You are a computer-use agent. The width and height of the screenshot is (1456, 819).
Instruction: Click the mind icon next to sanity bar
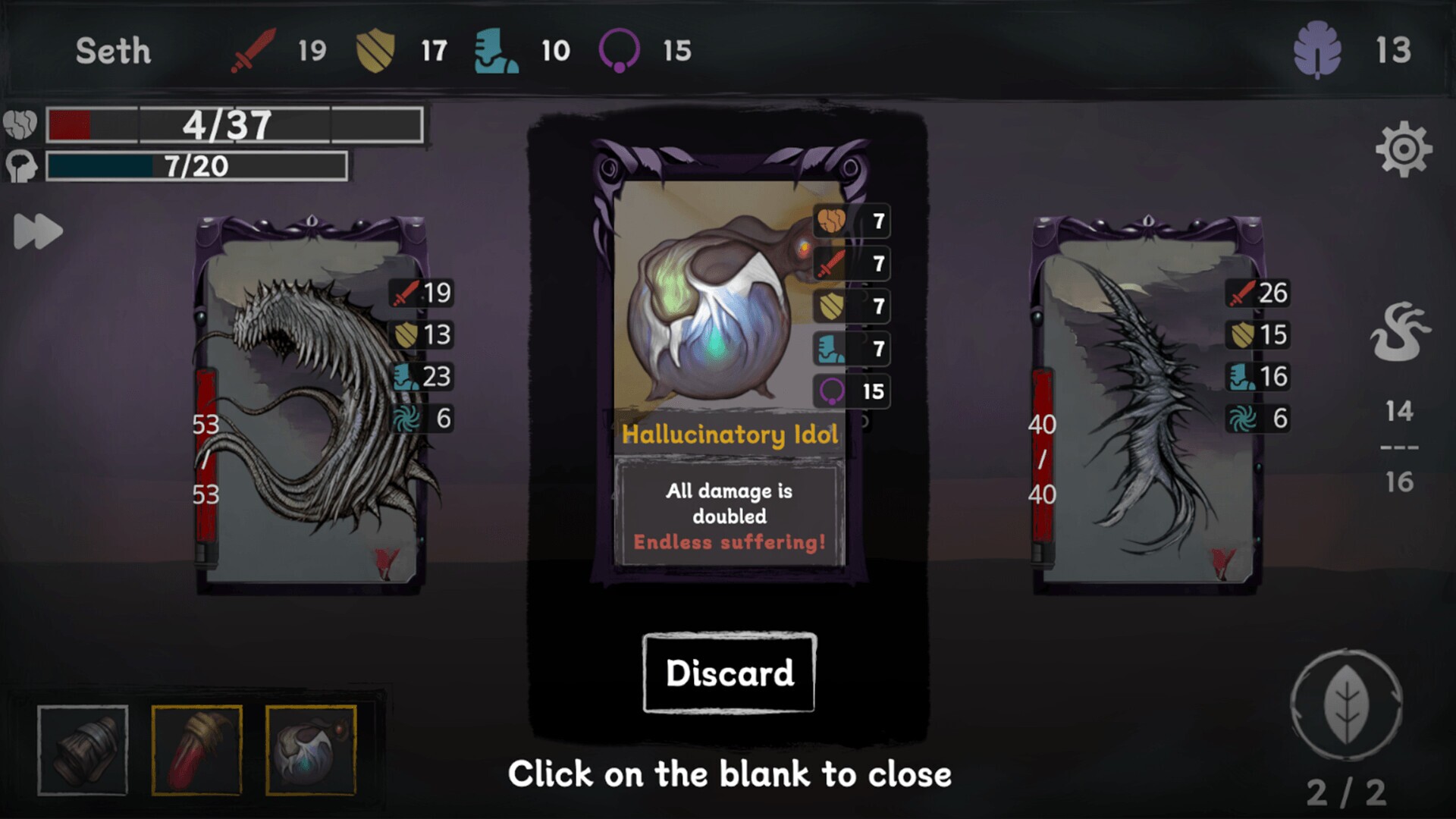click(x=23, y=165)
